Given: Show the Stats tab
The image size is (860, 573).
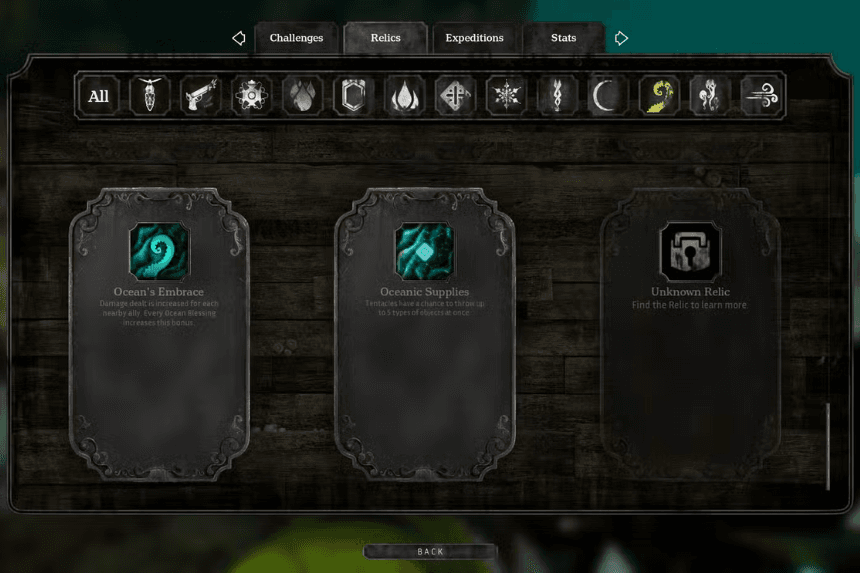Looking at the screenshot, I should [563, 38].
